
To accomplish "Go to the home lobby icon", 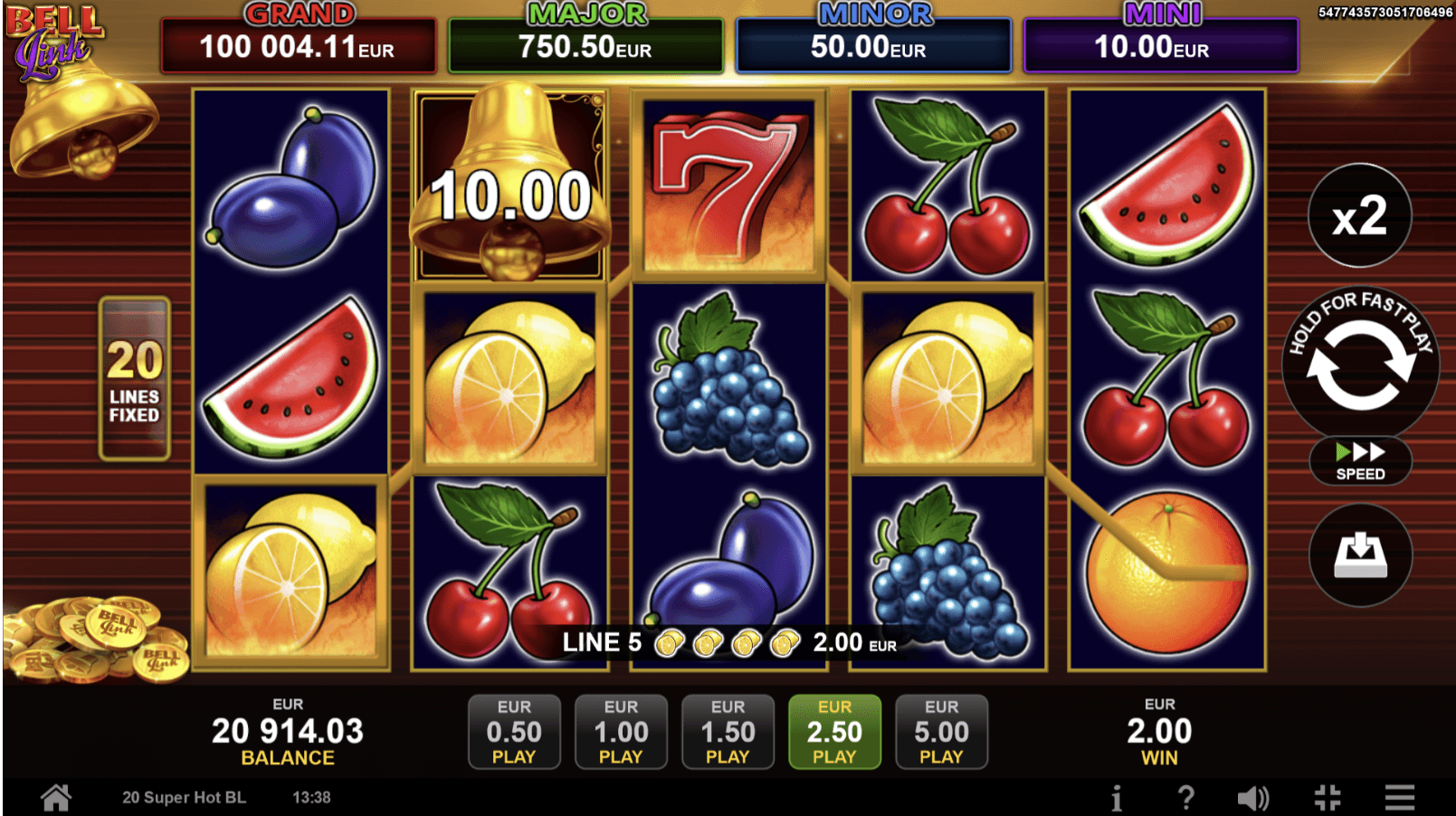I will pos(56,797).
